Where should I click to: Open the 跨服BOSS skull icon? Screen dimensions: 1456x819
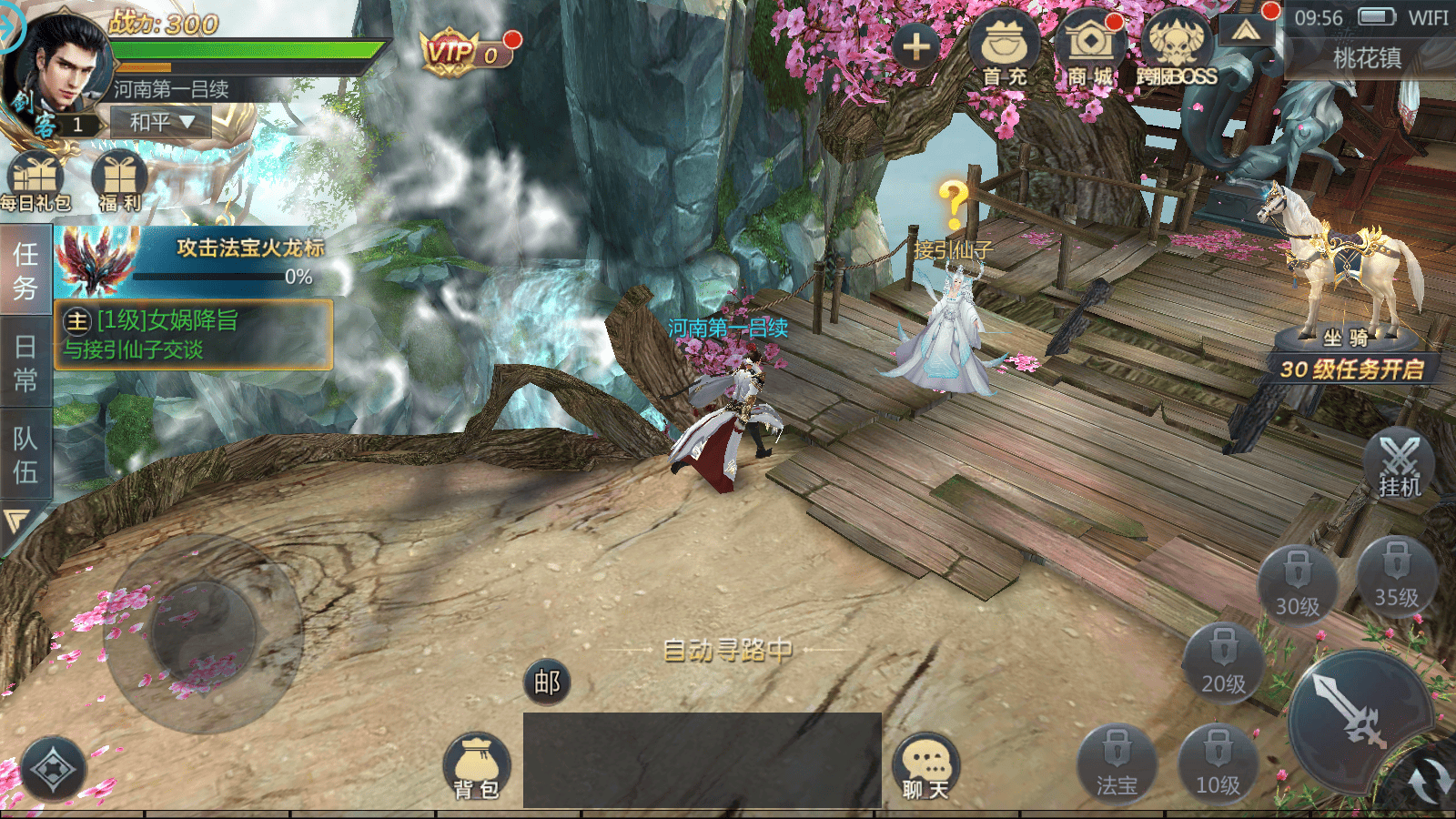(1177, 51)
